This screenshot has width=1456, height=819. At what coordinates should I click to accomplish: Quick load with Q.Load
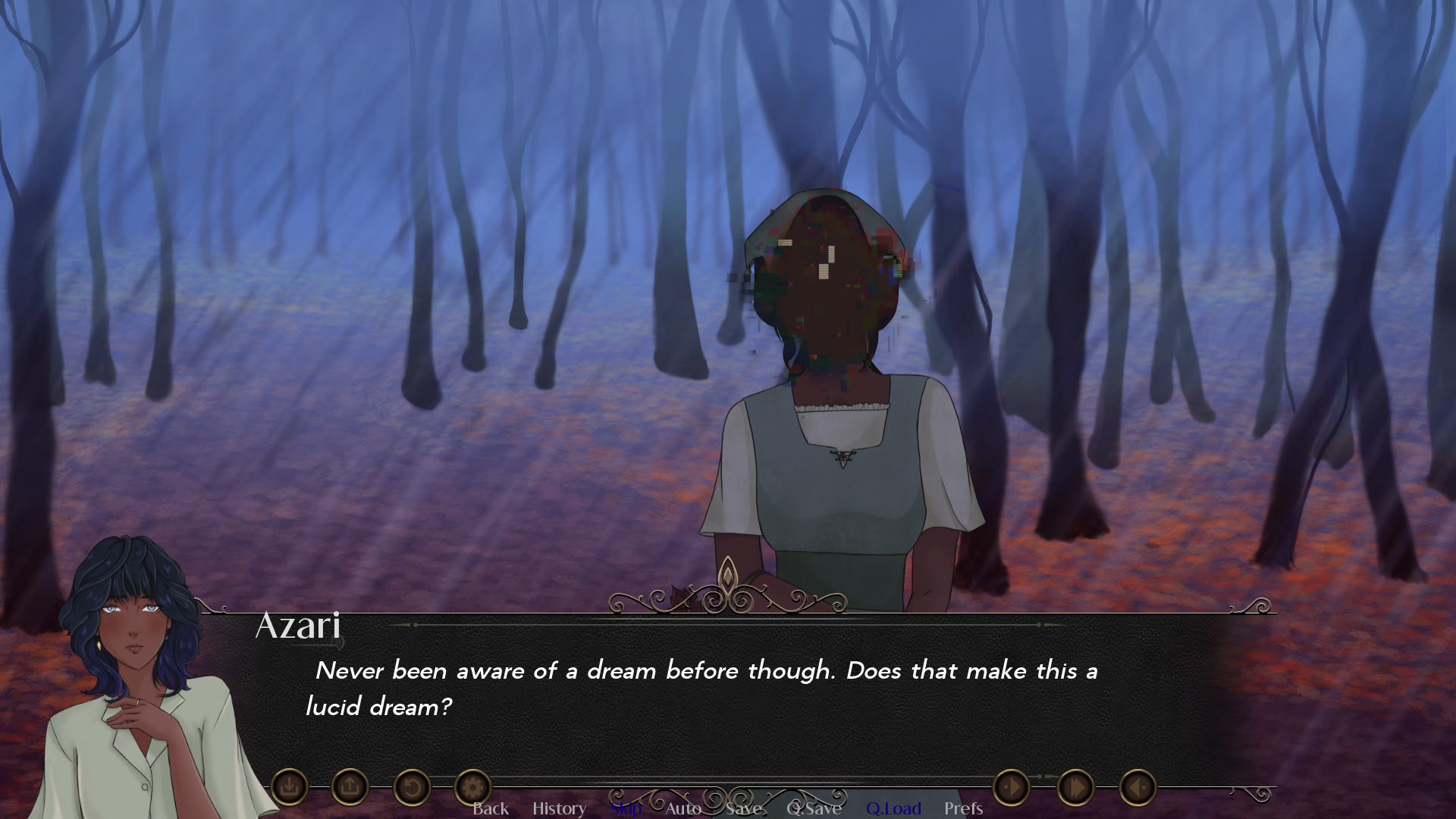pos(893,808)
